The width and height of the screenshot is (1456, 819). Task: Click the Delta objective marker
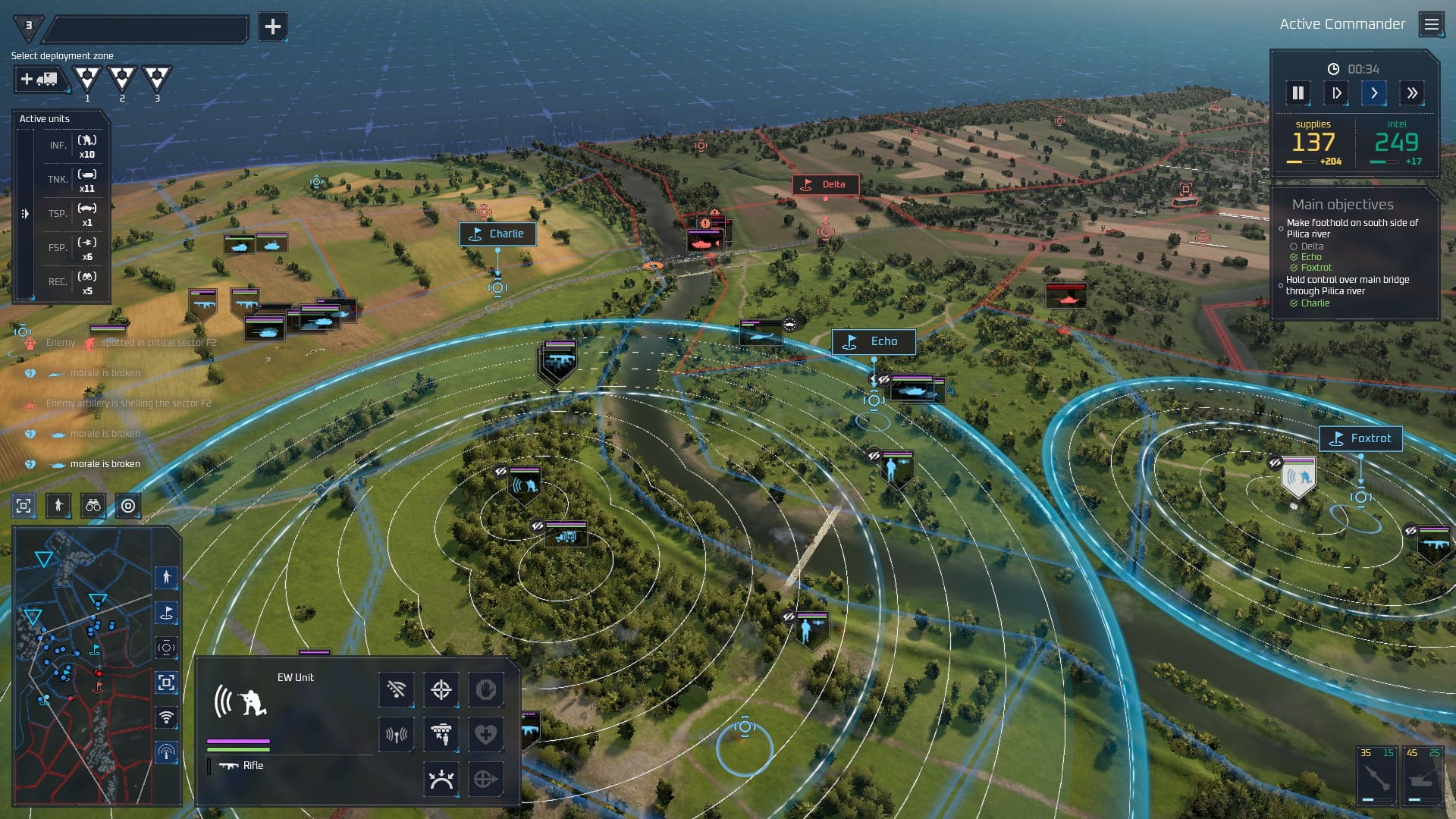point(825,185)
